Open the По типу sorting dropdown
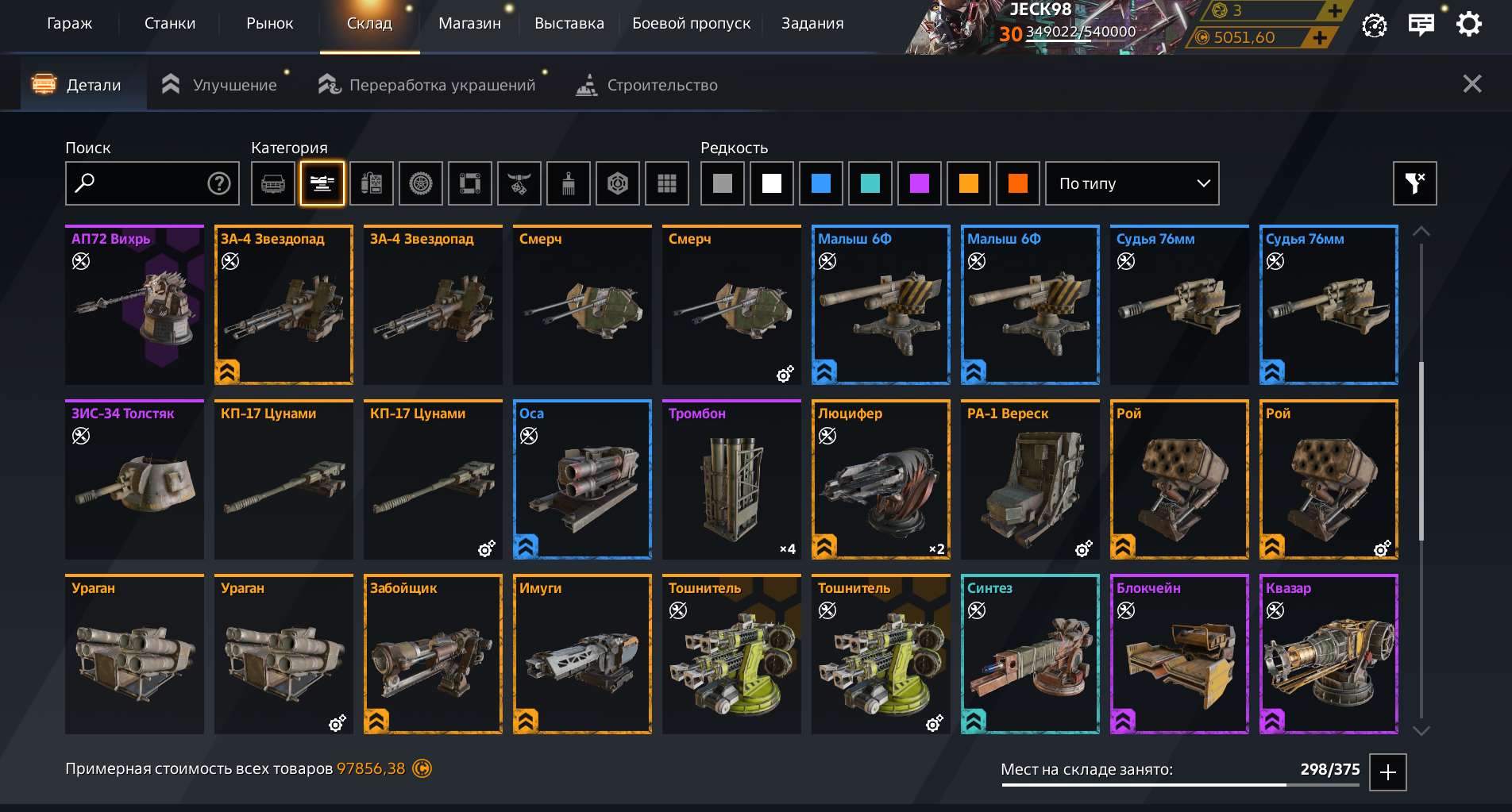The image size is (1512, 812). coord(1132,183)
